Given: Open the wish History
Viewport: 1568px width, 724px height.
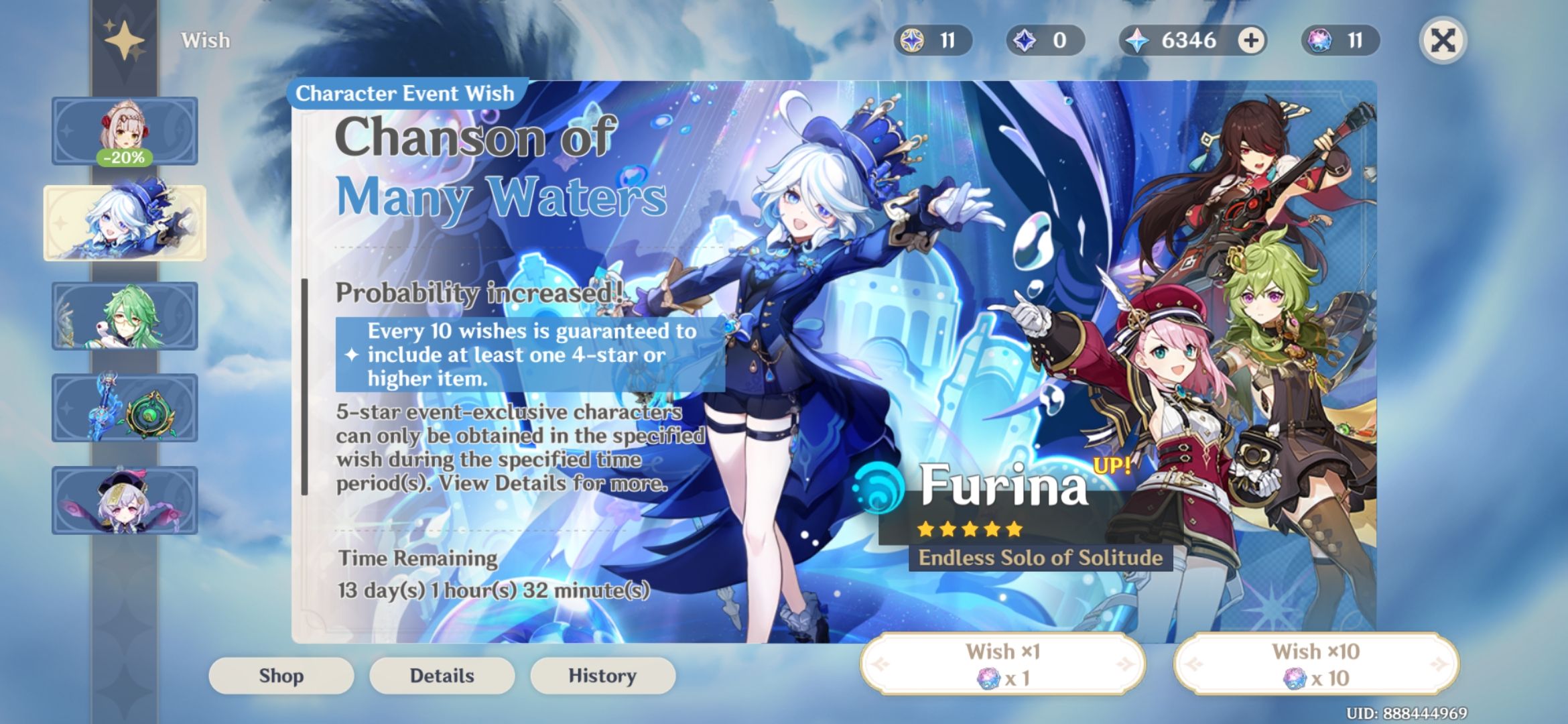Looking at the screenshot, I should pos(602,675).
